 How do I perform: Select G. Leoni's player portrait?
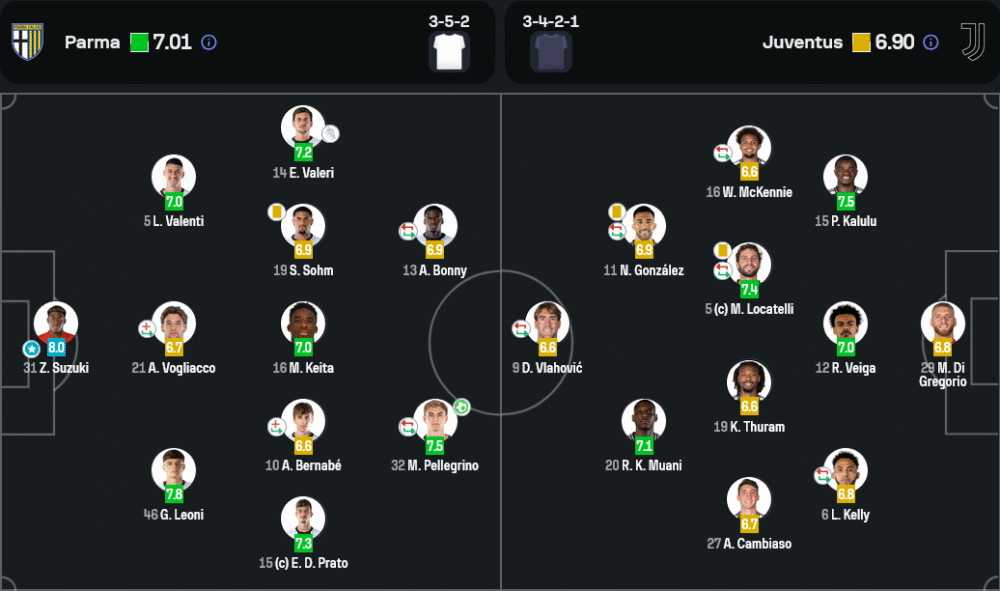pyautogui.click(x=173, y=470)
